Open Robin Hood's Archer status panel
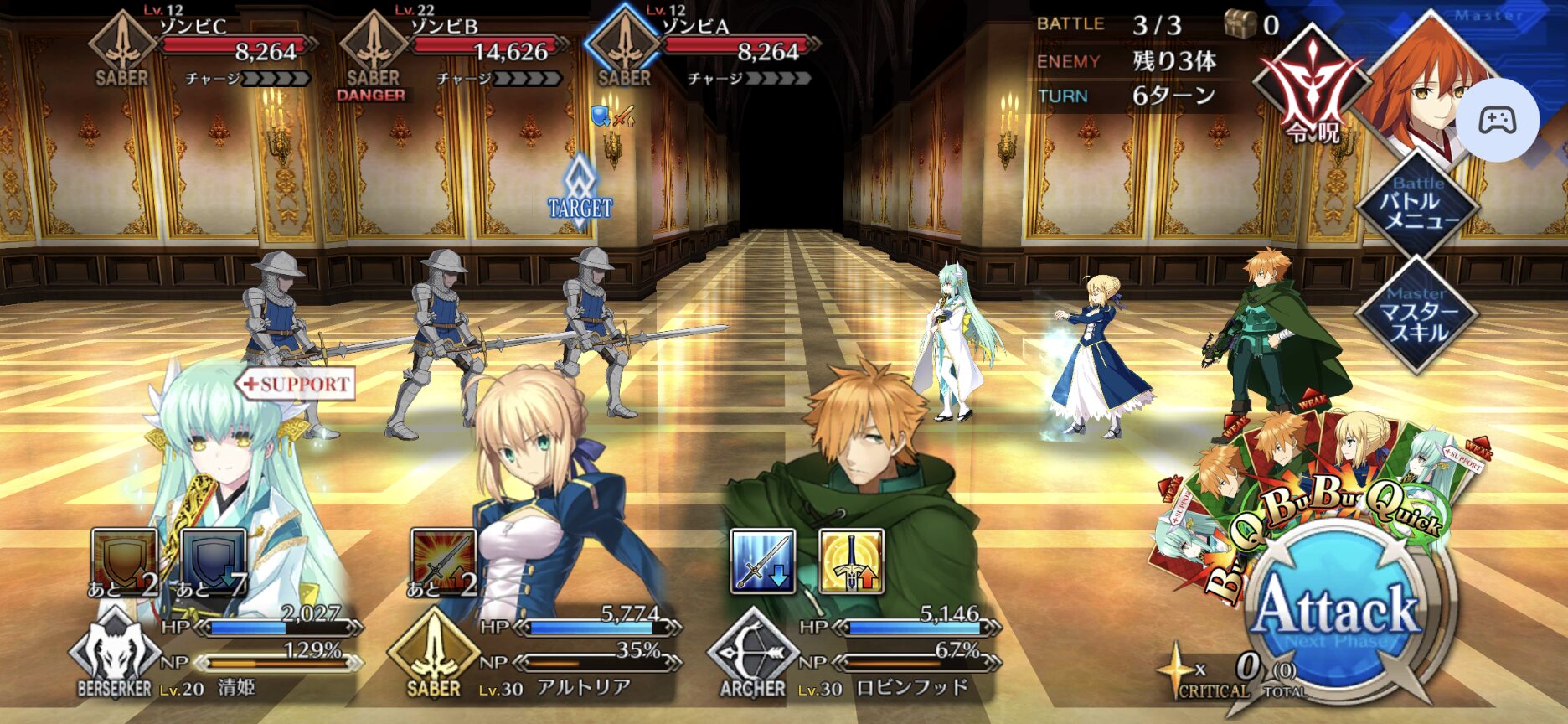This screenshot has width=1568, height=724. point(753,655)
